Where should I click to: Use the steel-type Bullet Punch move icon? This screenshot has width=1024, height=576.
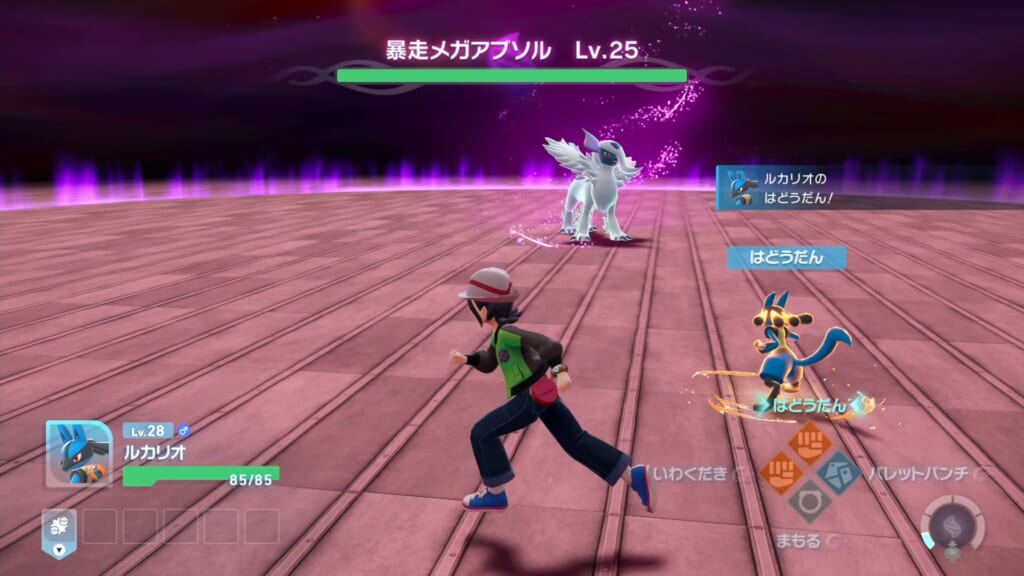point(838,471)
